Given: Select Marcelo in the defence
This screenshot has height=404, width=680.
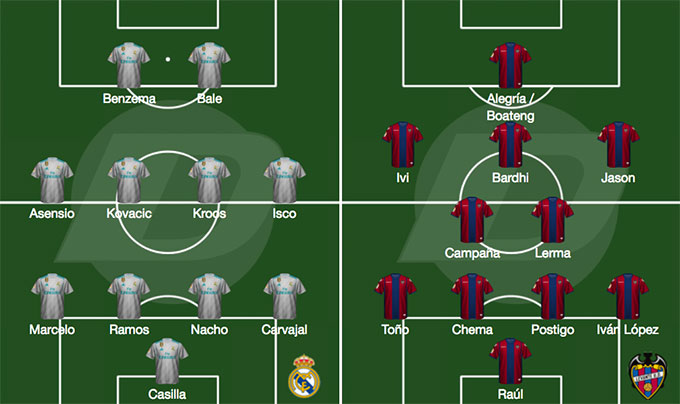Looking at the screenshot, I should click(51, 297).
